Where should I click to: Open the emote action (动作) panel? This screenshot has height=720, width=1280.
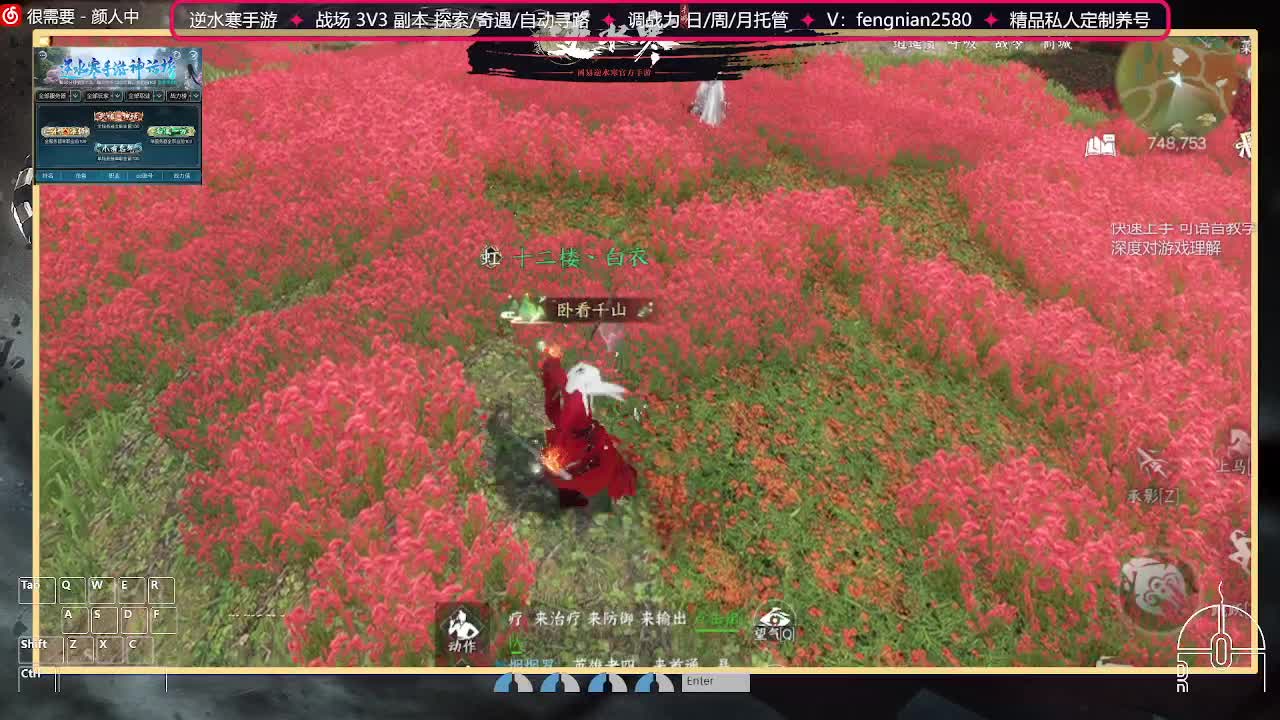[462, 632]
